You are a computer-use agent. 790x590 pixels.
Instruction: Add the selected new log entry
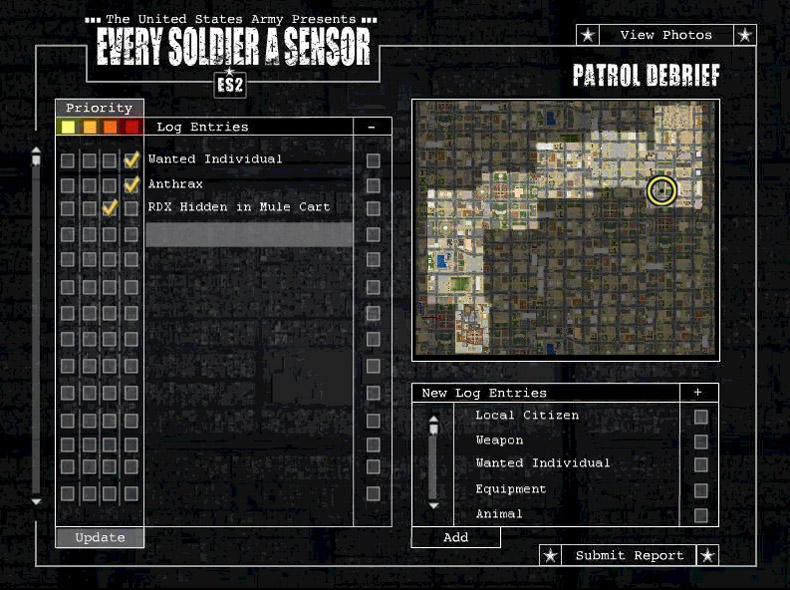(x=455, y=537)
